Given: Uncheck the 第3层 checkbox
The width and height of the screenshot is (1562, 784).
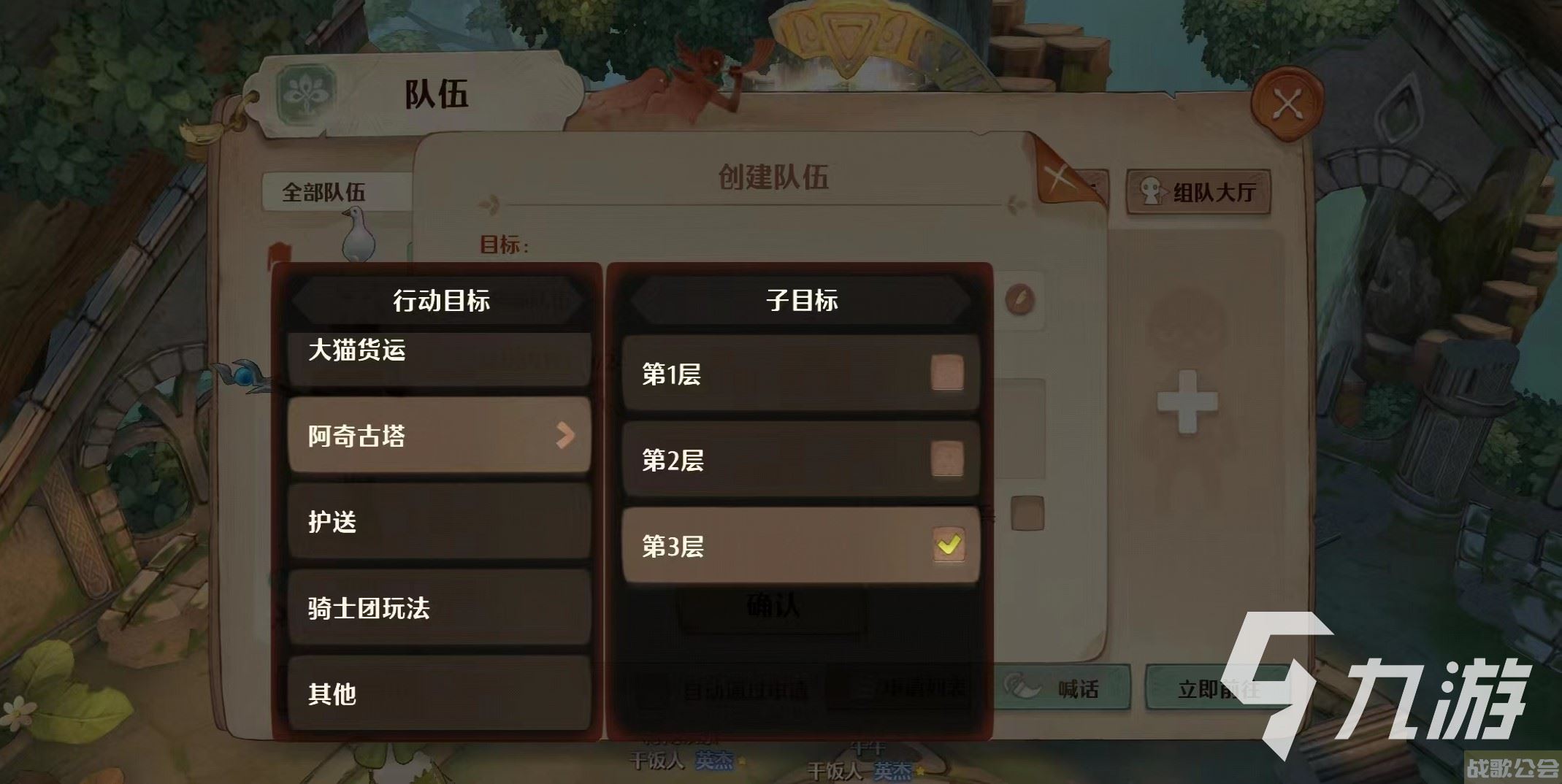Looking at the screenshot, I should 949,545.
